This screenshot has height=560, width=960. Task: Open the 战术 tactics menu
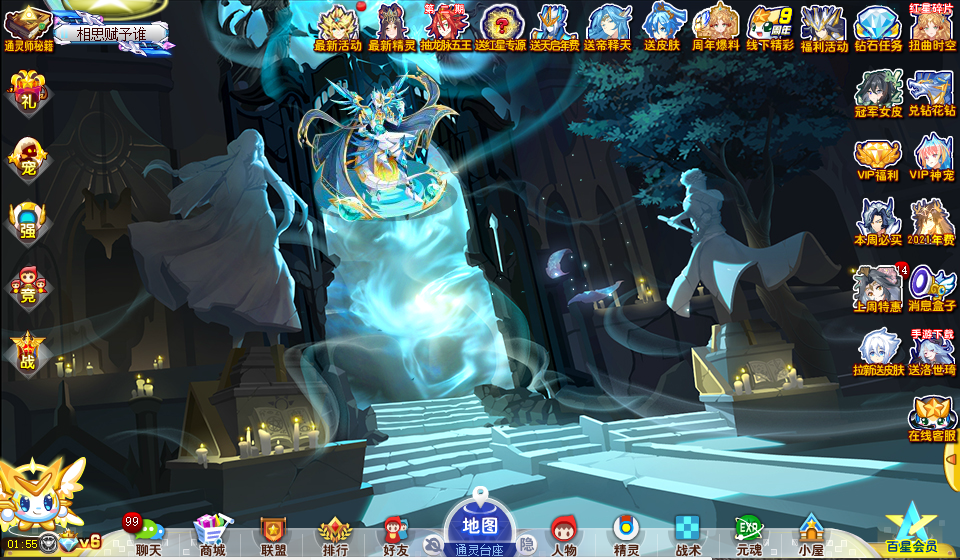687,535
